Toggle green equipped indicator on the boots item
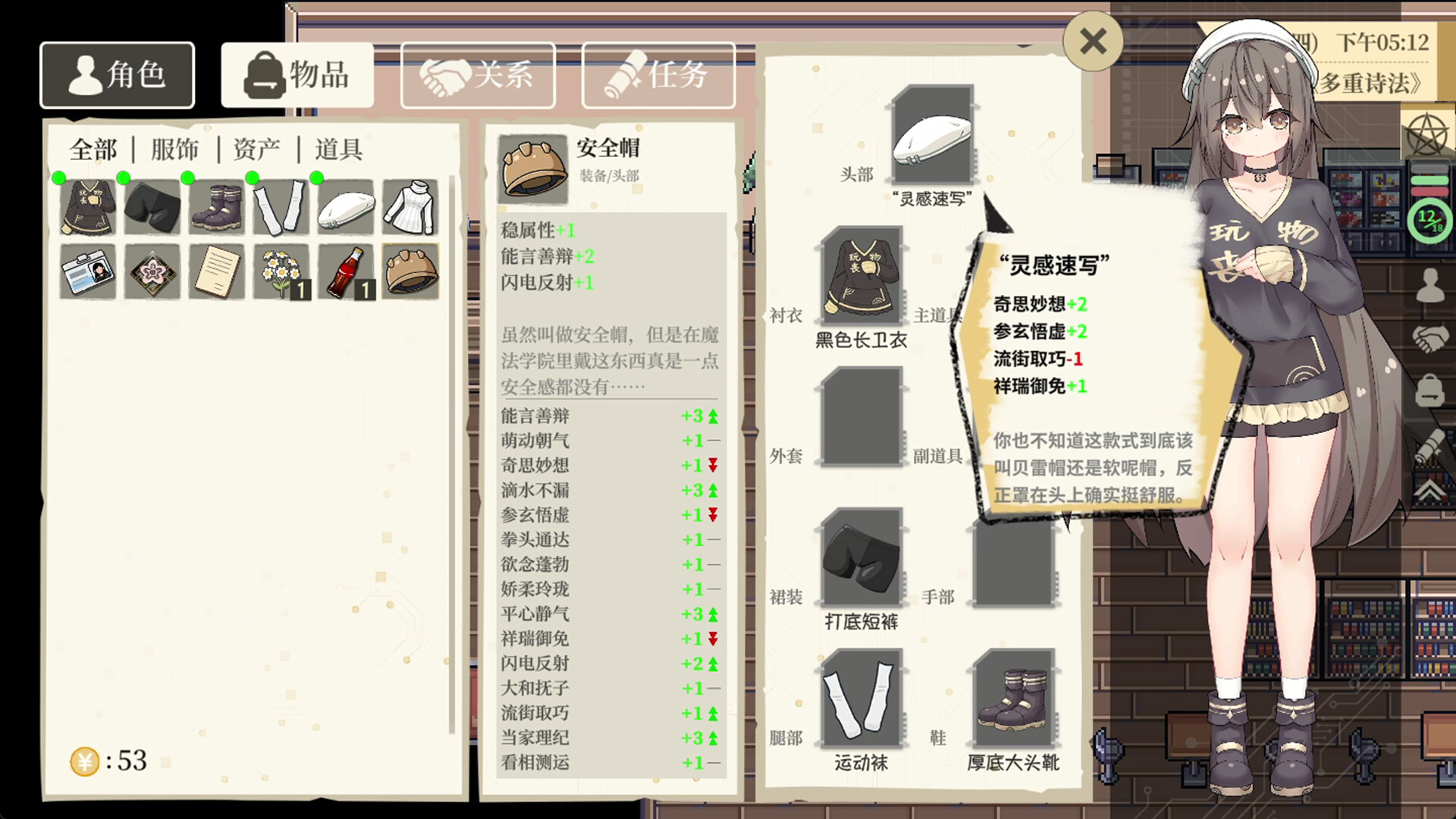This screenshot has height=819, width=1456. pyautogui.click(x=190, y=179)
